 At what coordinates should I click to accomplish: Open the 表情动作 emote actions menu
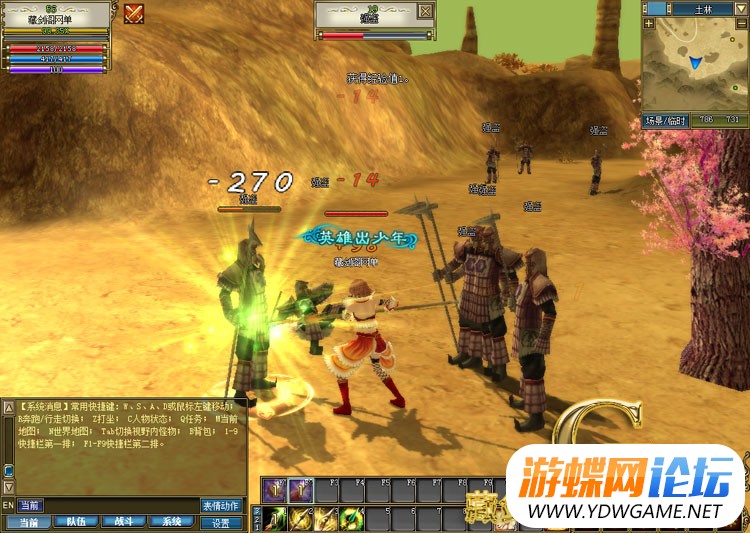[221, 506]
